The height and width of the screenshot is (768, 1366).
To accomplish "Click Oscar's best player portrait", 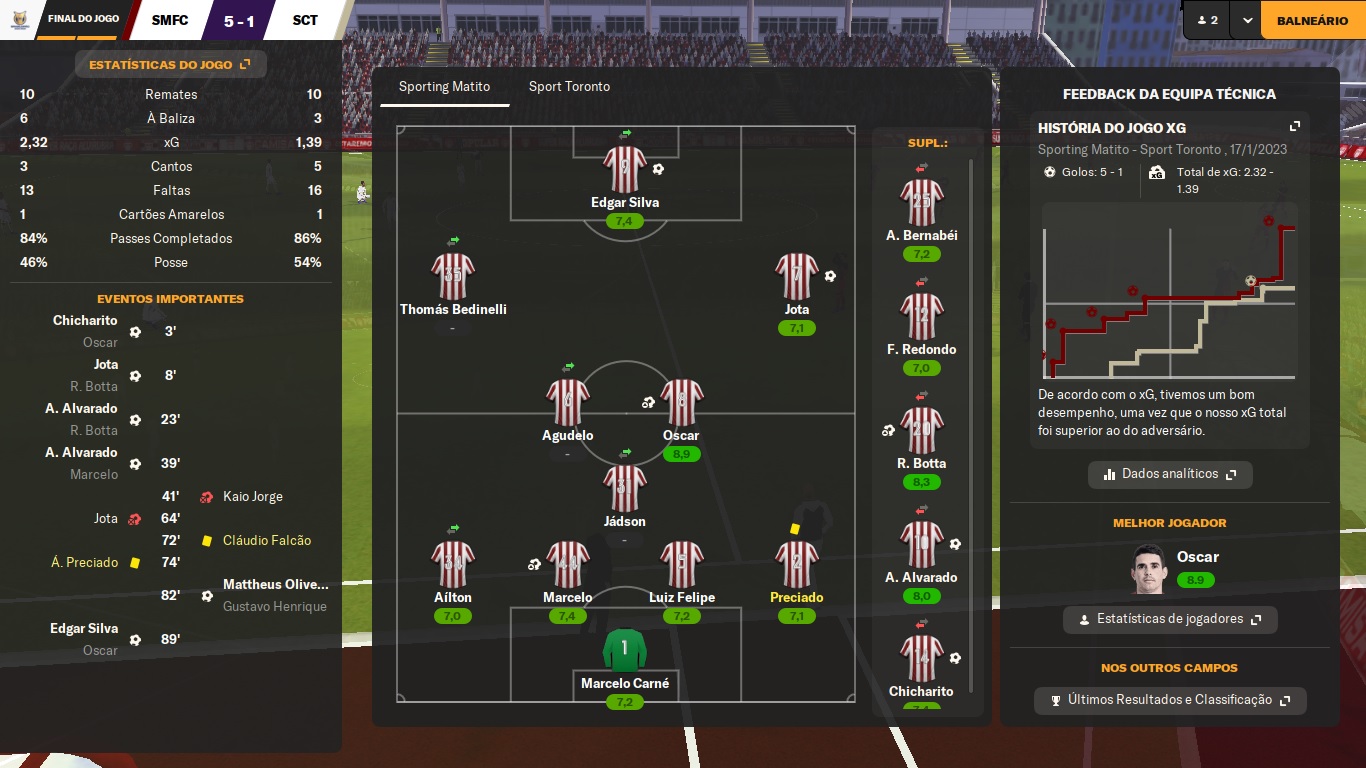I will (1151, 570).
